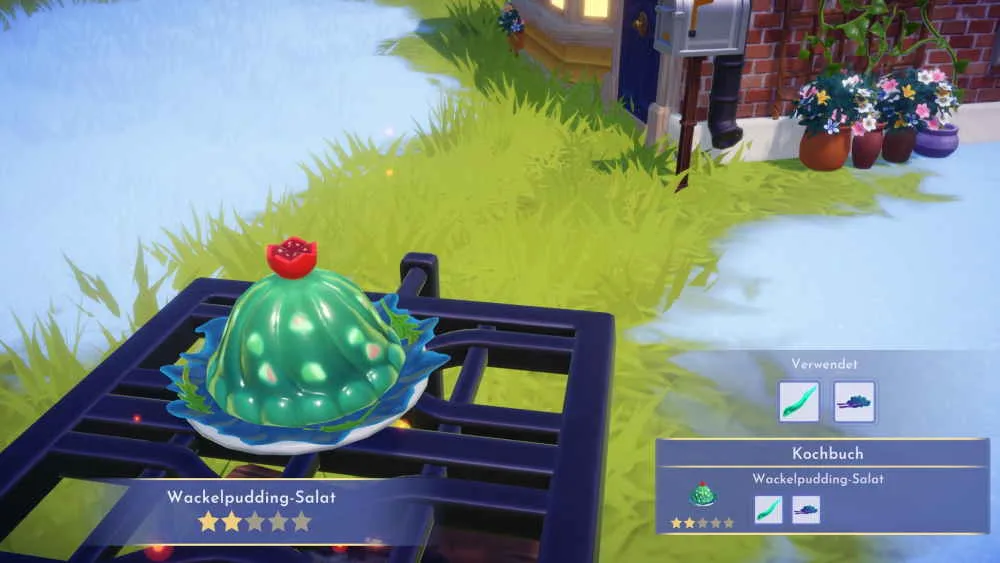
Task: Select the blue fruit slot under Verwendet
Action: 854,401
